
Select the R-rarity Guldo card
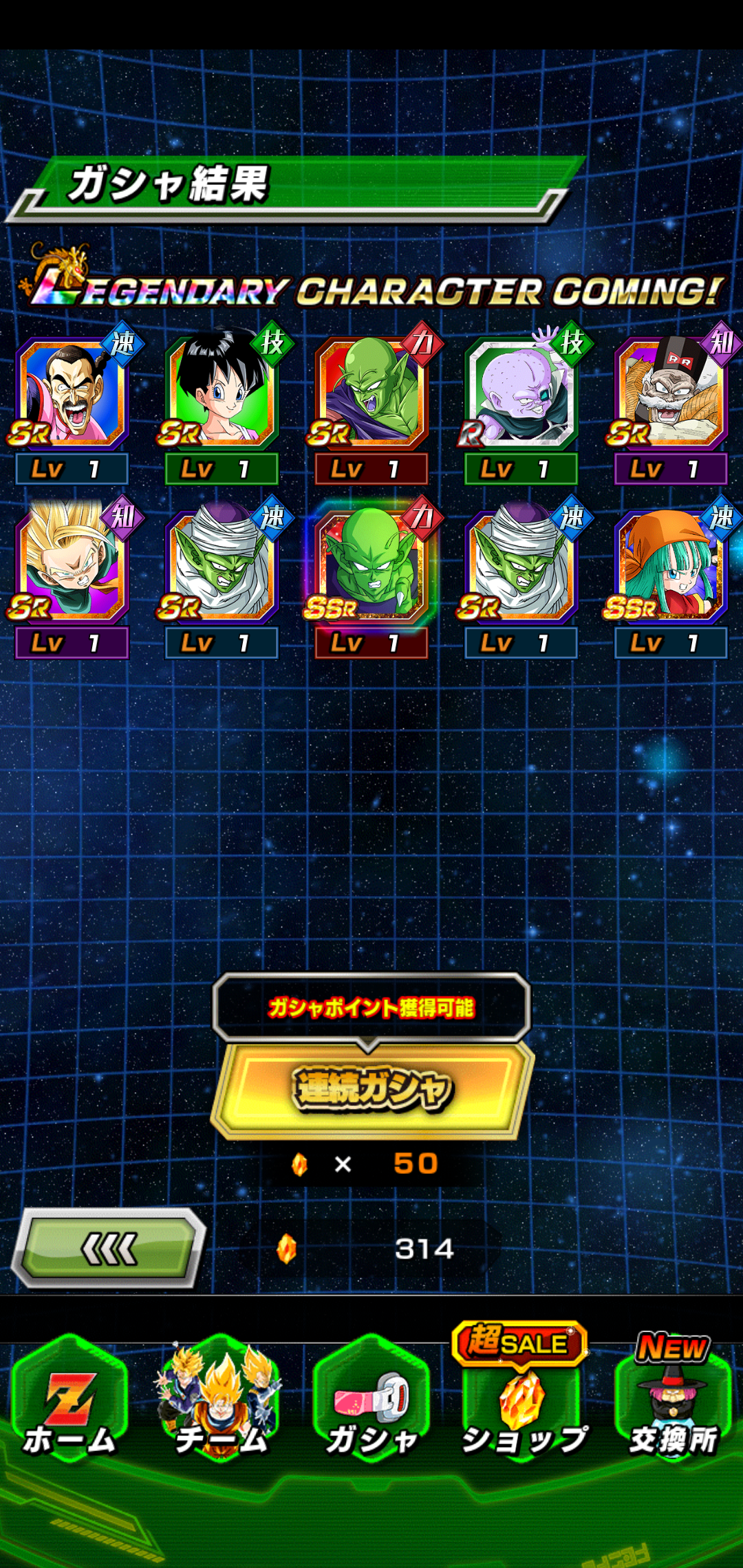[x=521, y=393]
